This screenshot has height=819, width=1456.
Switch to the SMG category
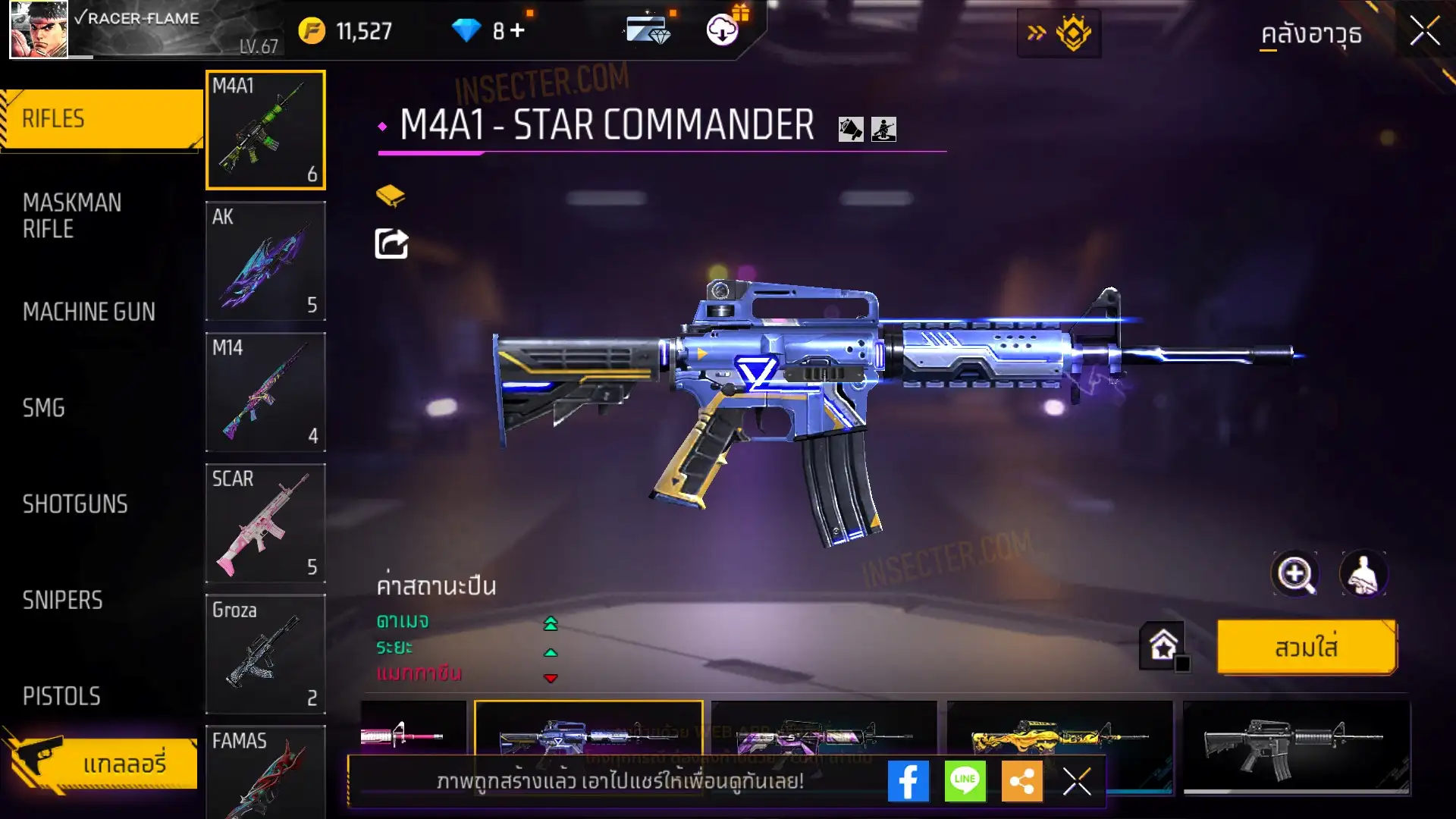tap(44, 408)
